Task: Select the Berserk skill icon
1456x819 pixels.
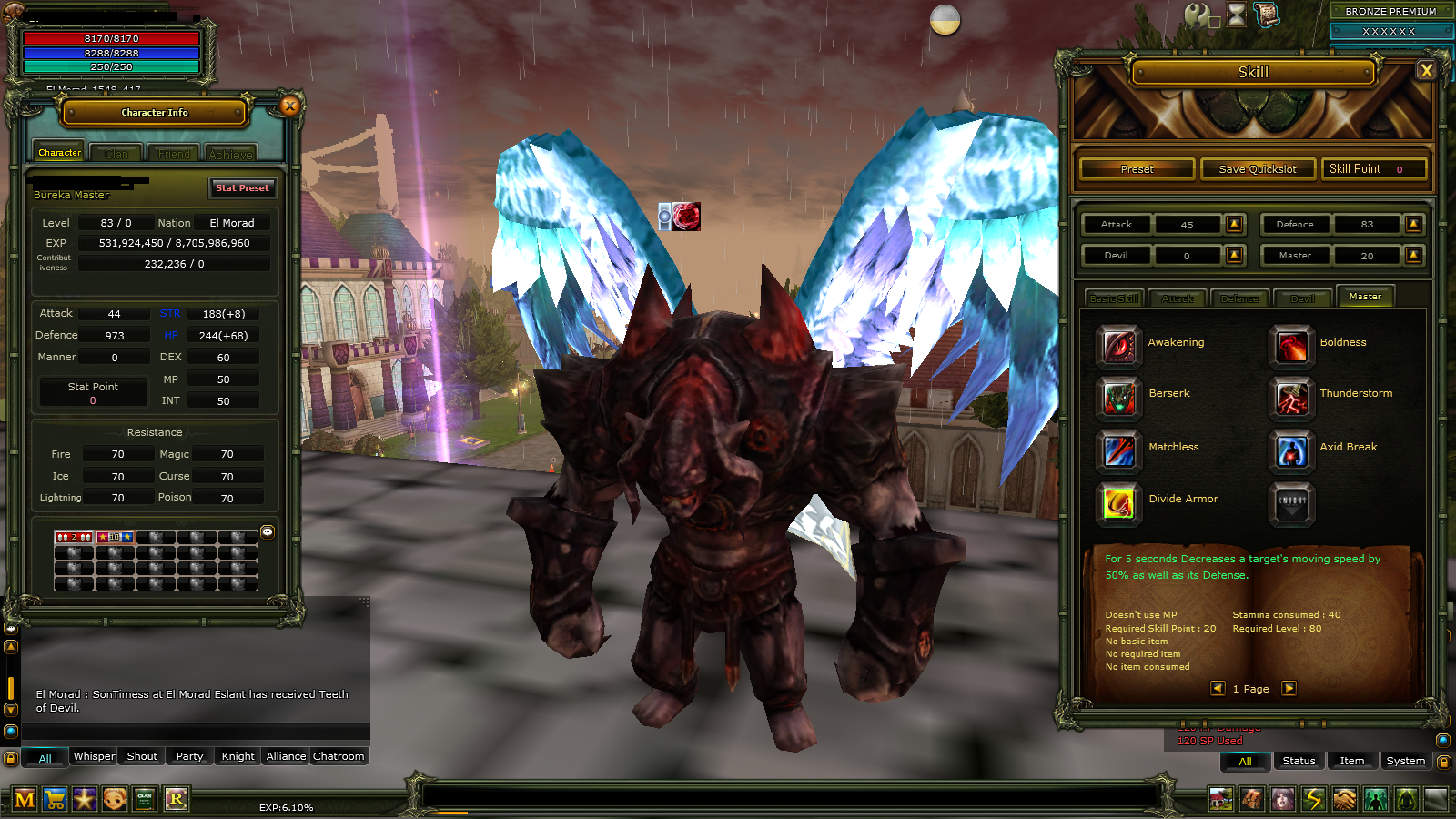Action: coord(1117,399)
